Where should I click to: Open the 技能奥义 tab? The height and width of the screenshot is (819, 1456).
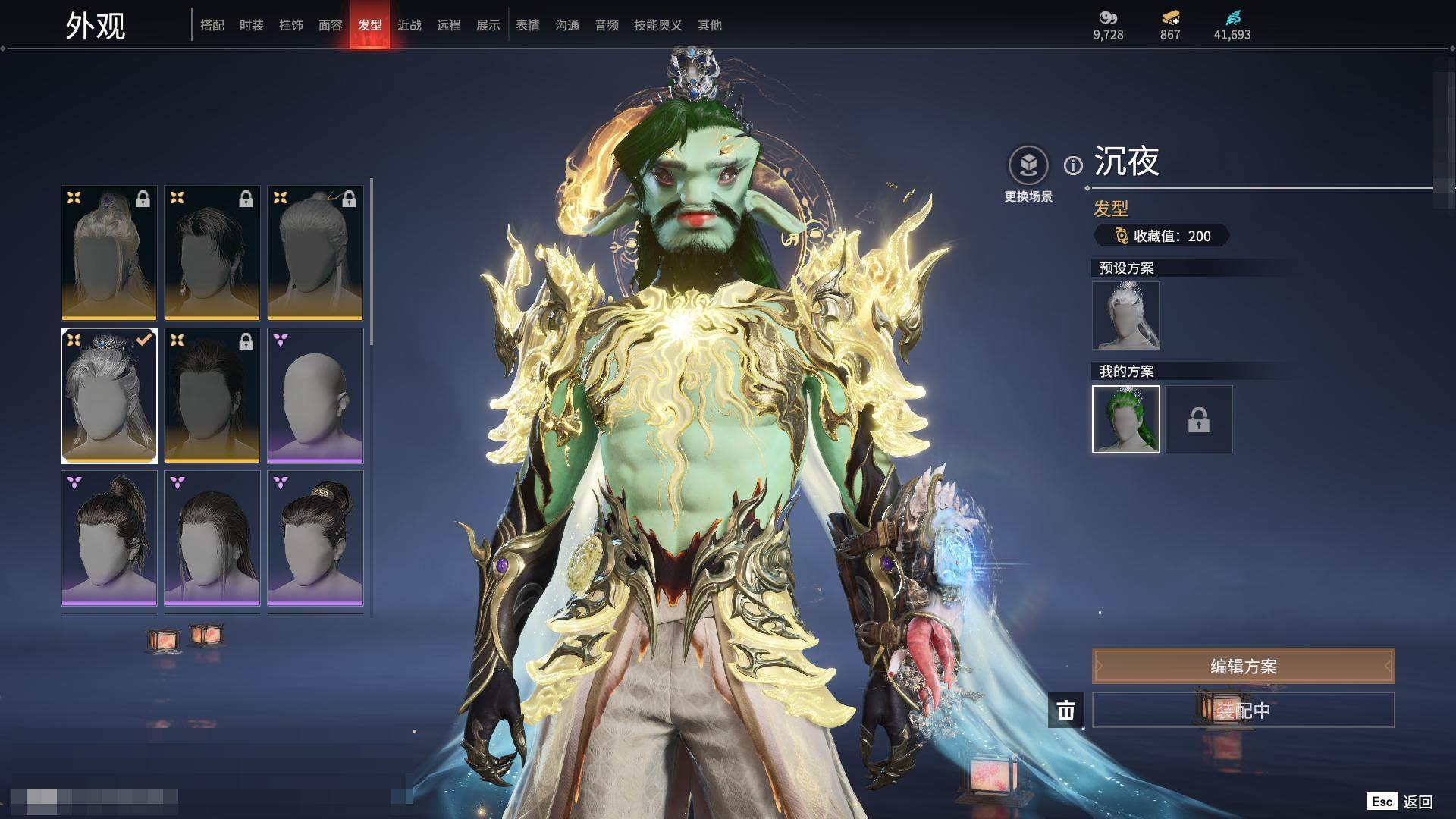pyautogui.click(x=658, y=25)
